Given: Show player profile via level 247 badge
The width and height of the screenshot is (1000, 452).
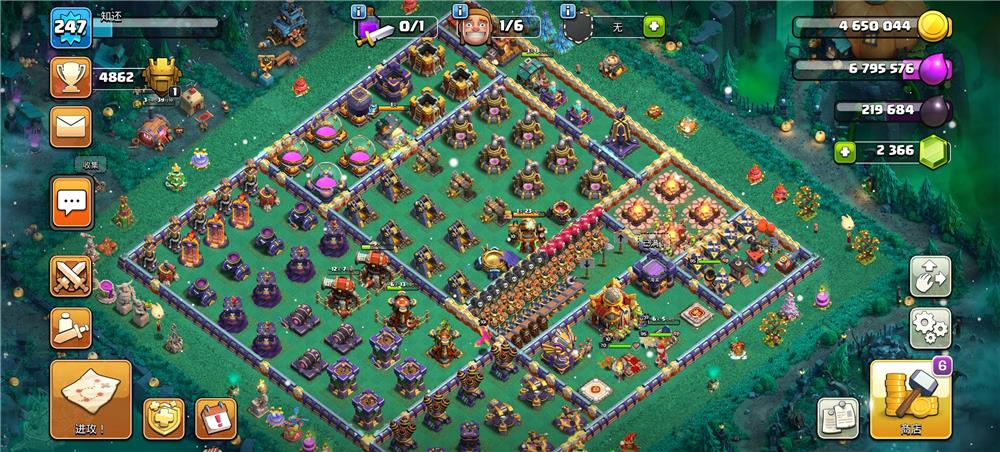Looking at the screenshot, I should (x=70, y=27).
